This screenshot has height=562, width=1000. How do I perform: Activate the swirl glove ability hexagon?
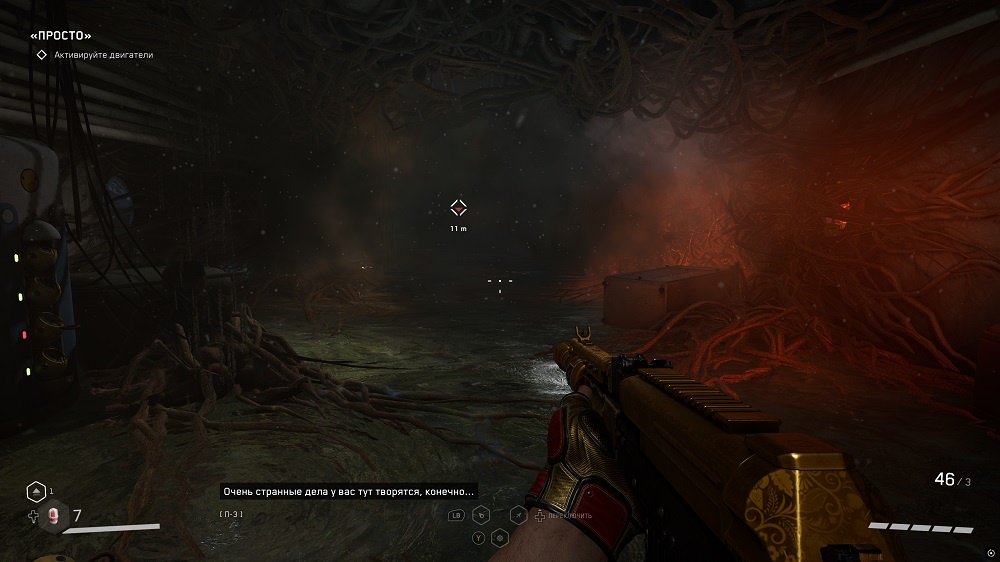click(x=481, y=516)
